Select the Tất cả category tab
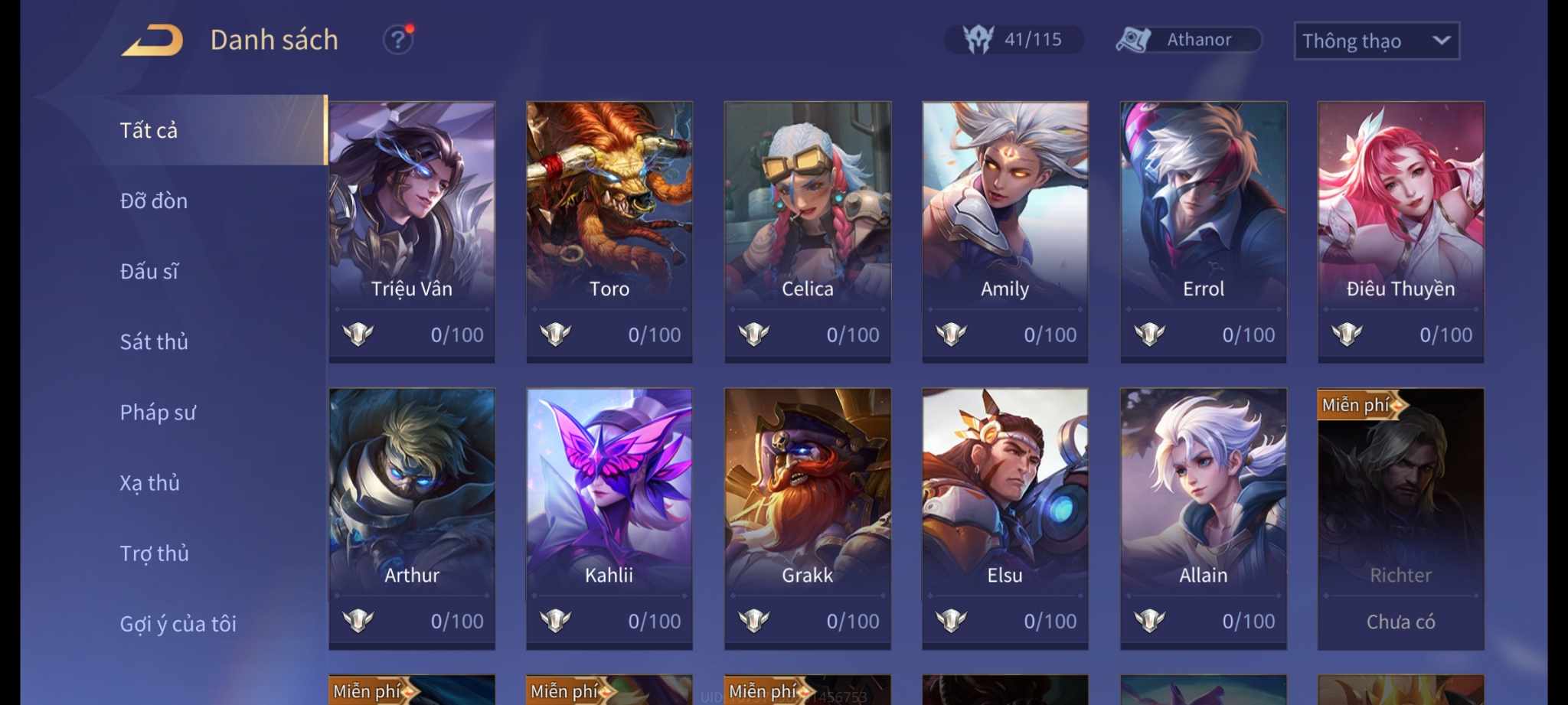Viewport: 1568px width, 705px height. coord(149,131)
